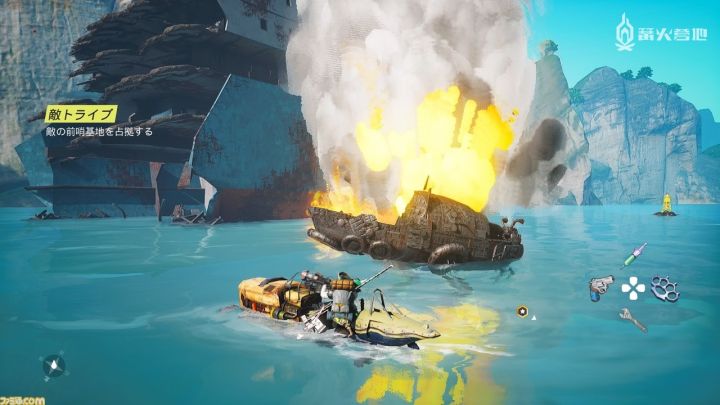The image size is (720, 405).
Task: Open the 敵トライブ quest tracker
Action: 79,114
